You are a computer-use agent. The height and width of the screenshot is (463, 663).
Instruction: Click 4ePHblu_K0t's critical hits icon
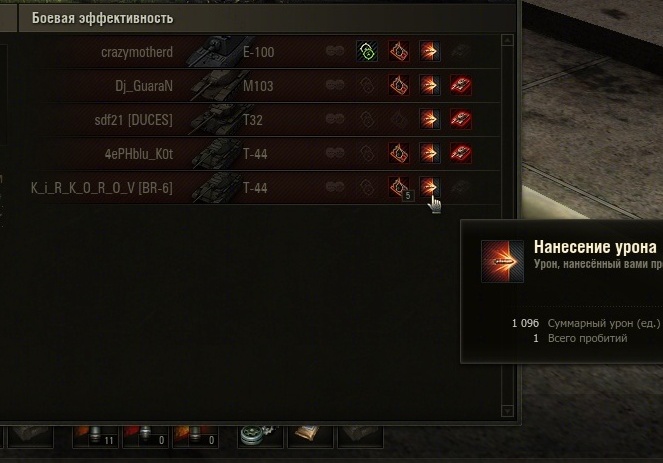point(399,154)
